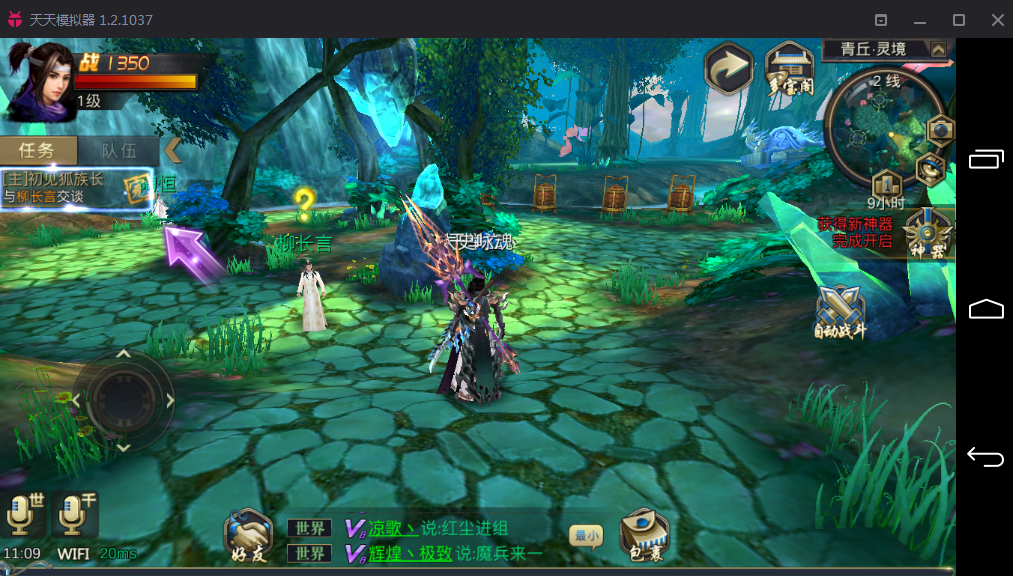
Task: Collapse the 青丘·灵境 map header arrow
Action: (938, 49)
